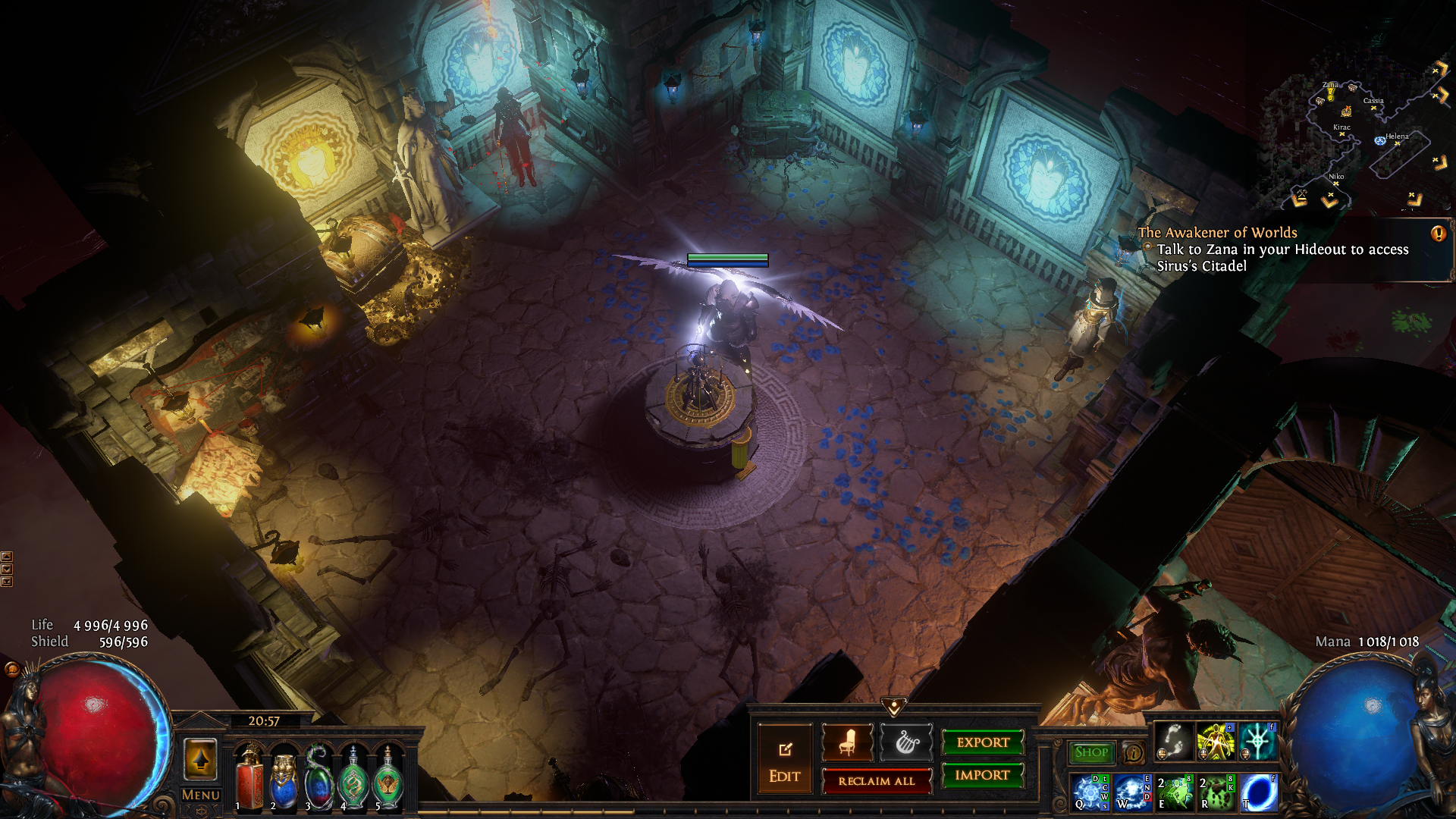Image resolution: width=1456 pixels, height=819 pixels.
Task: Open the green Shop button
Action: pyautogui.click(x=1091, y=752)
